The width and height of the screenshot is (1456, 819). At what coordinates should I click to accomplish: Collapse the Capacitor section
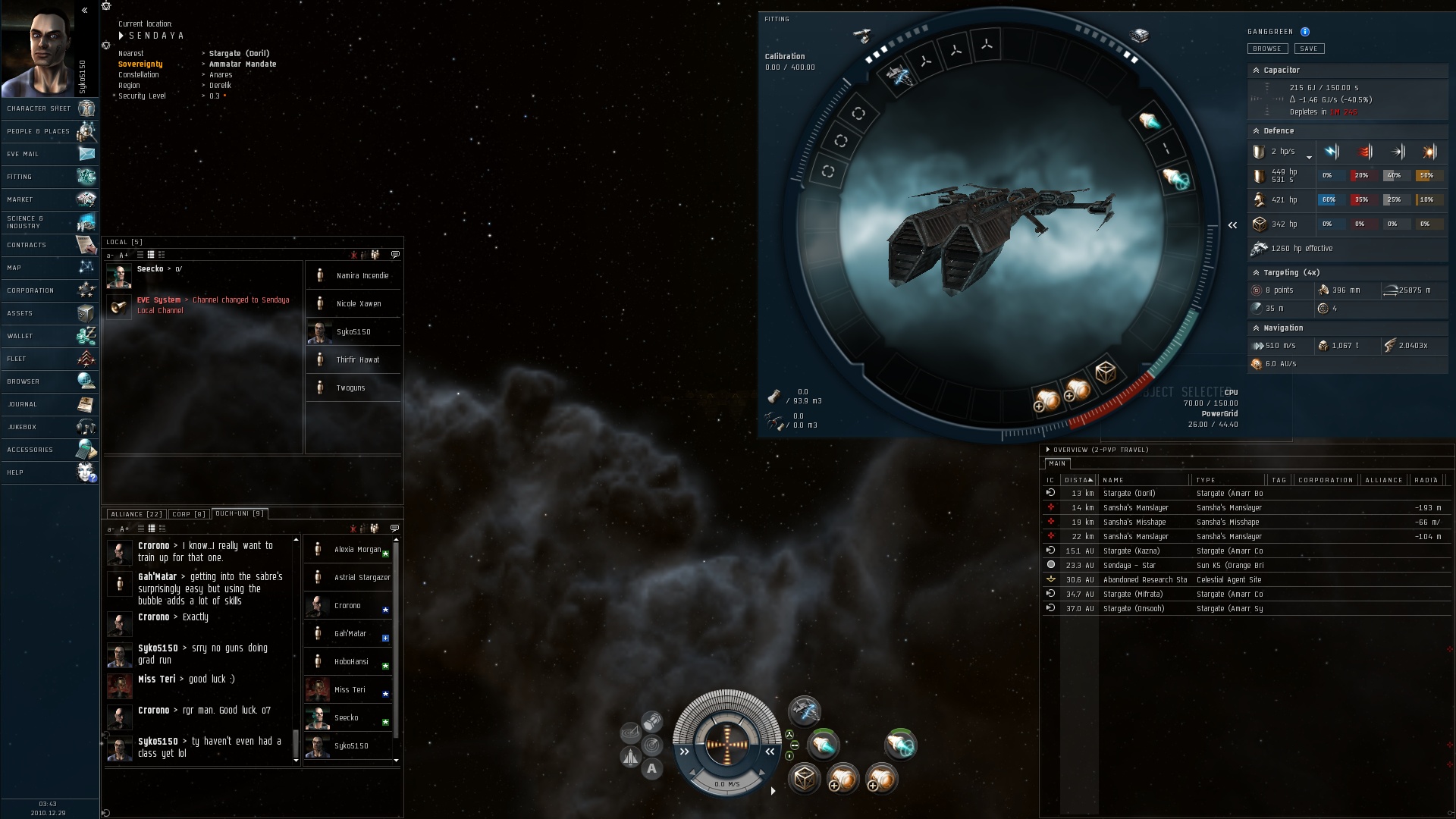pyautogui.click(x=1256, y=71)
